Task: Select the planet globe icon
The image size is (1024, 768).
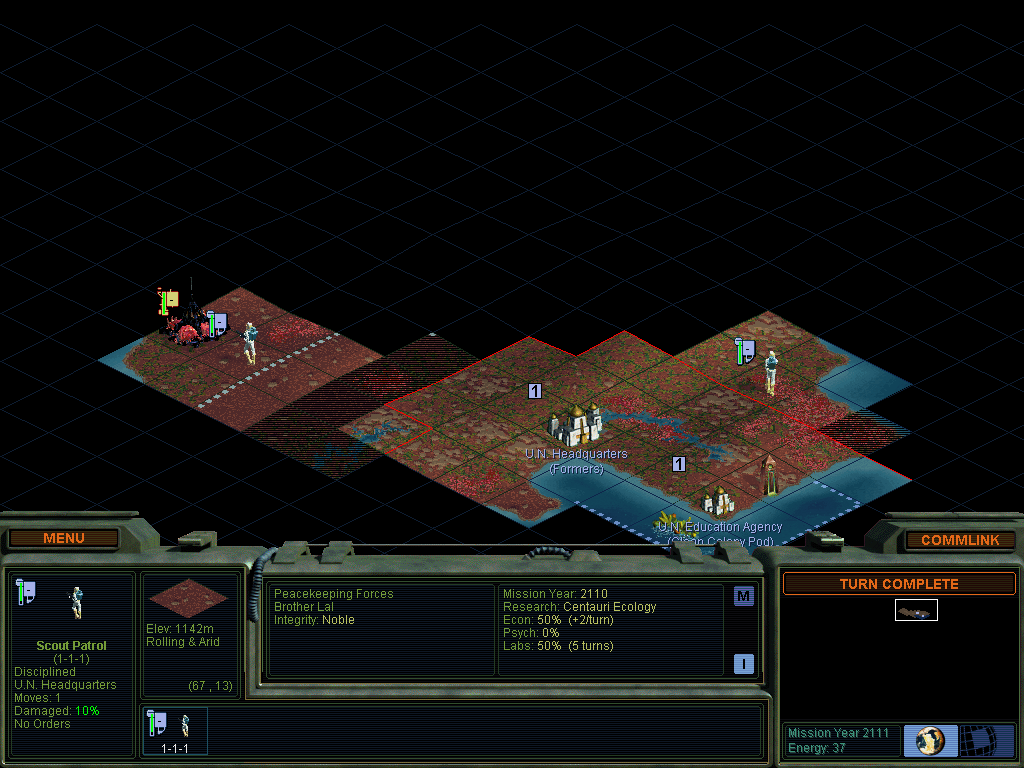Action: pyautogui.click(x=930, y=741)
